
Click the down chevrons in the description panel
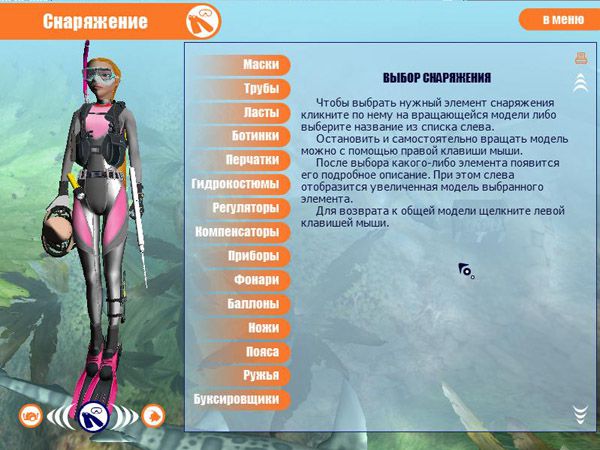click(580, 413)
